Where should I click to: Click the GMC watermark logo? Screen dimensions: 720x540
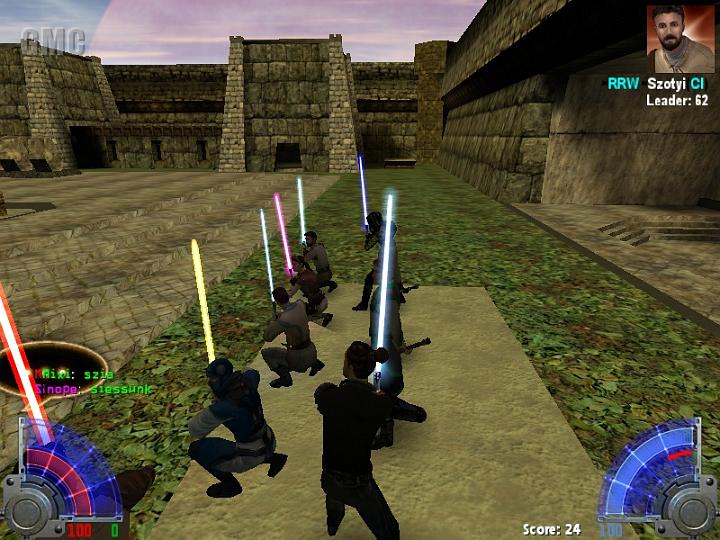click(54, 41)
